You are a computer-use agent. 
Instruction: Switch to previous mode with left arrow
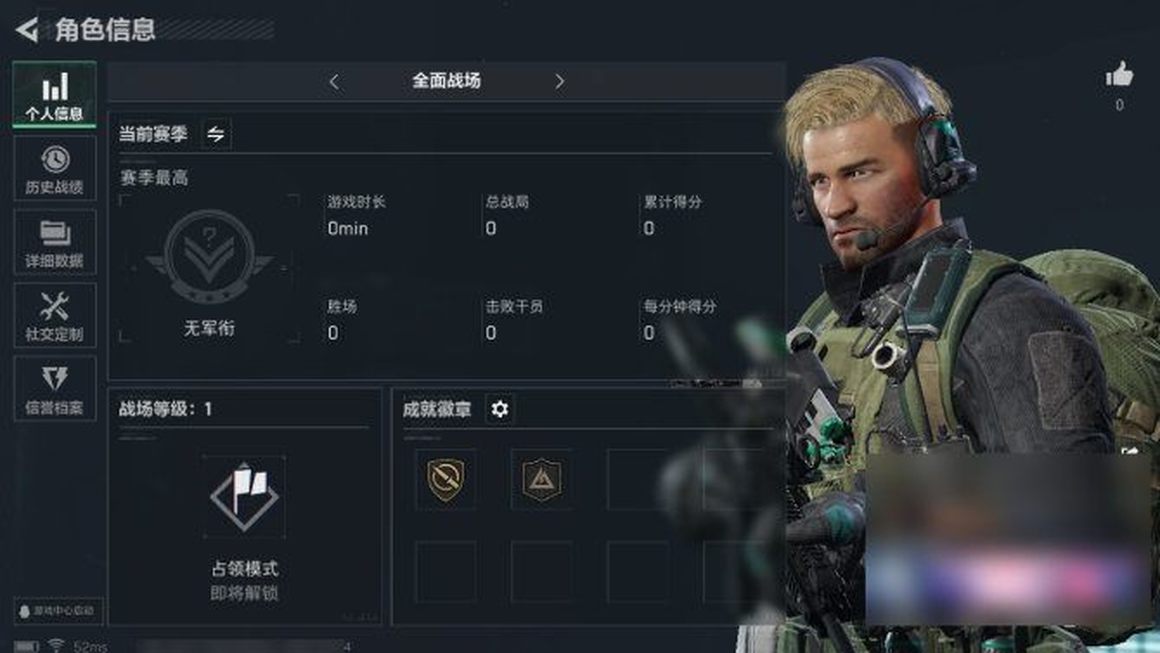[334, 82]
